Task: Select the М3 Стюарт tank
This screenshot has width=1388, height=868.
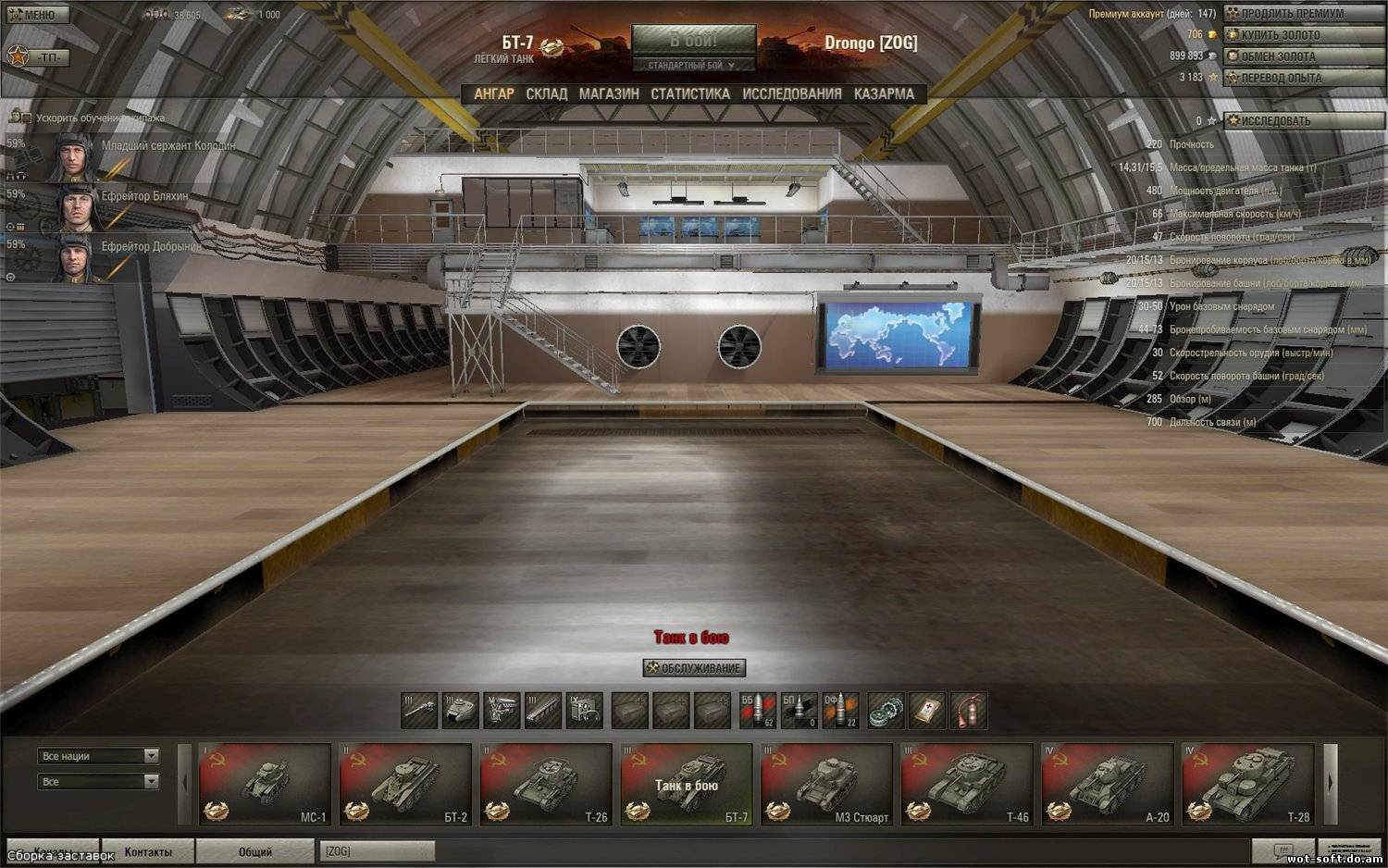Action: [x=826, y=784]
